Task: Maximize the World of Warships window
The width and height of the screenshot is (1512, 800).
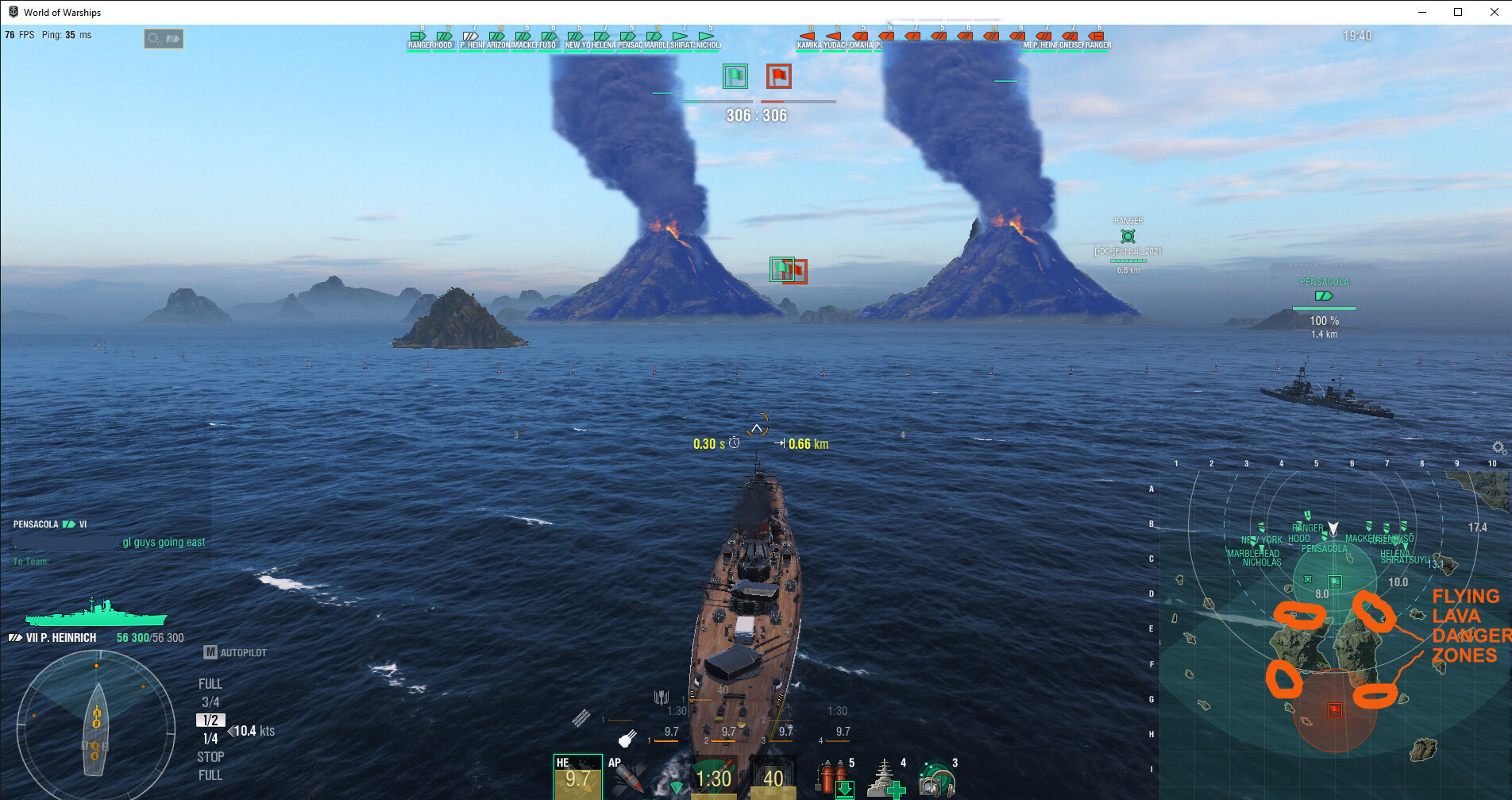Action: click(x=1458, y=12)
